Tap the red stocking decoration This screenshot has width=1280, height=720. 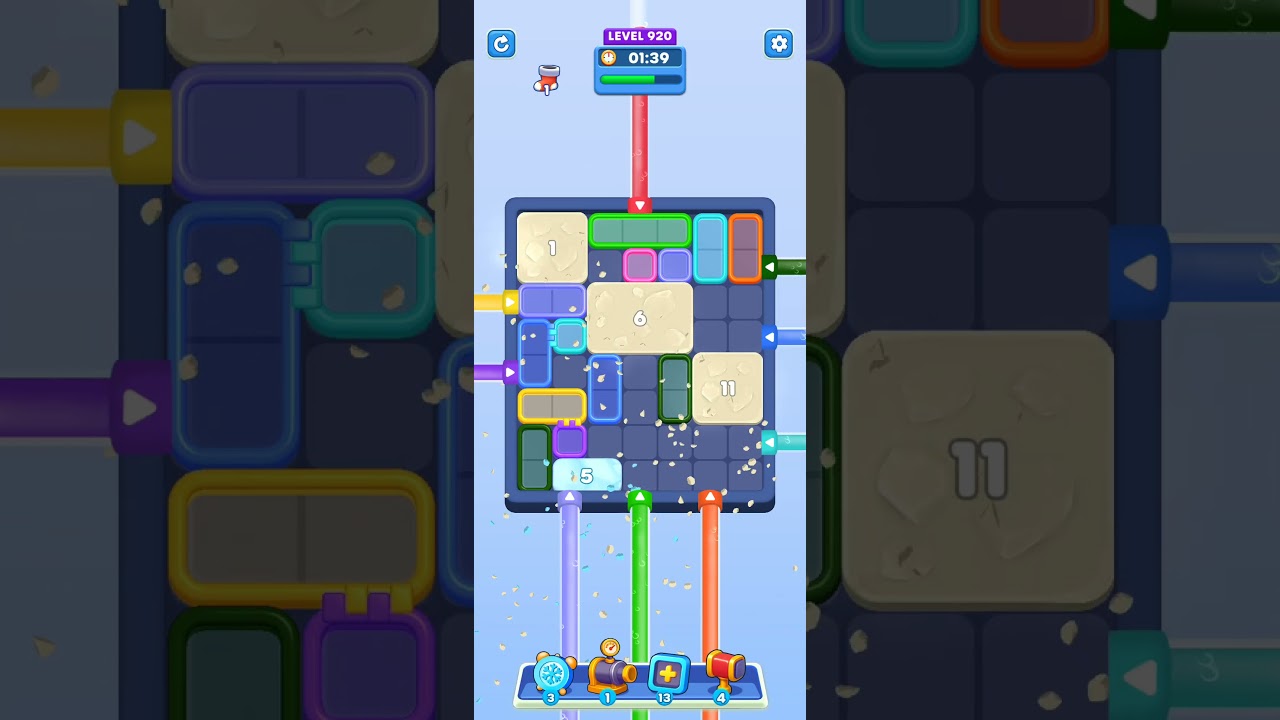click(547, 80)
